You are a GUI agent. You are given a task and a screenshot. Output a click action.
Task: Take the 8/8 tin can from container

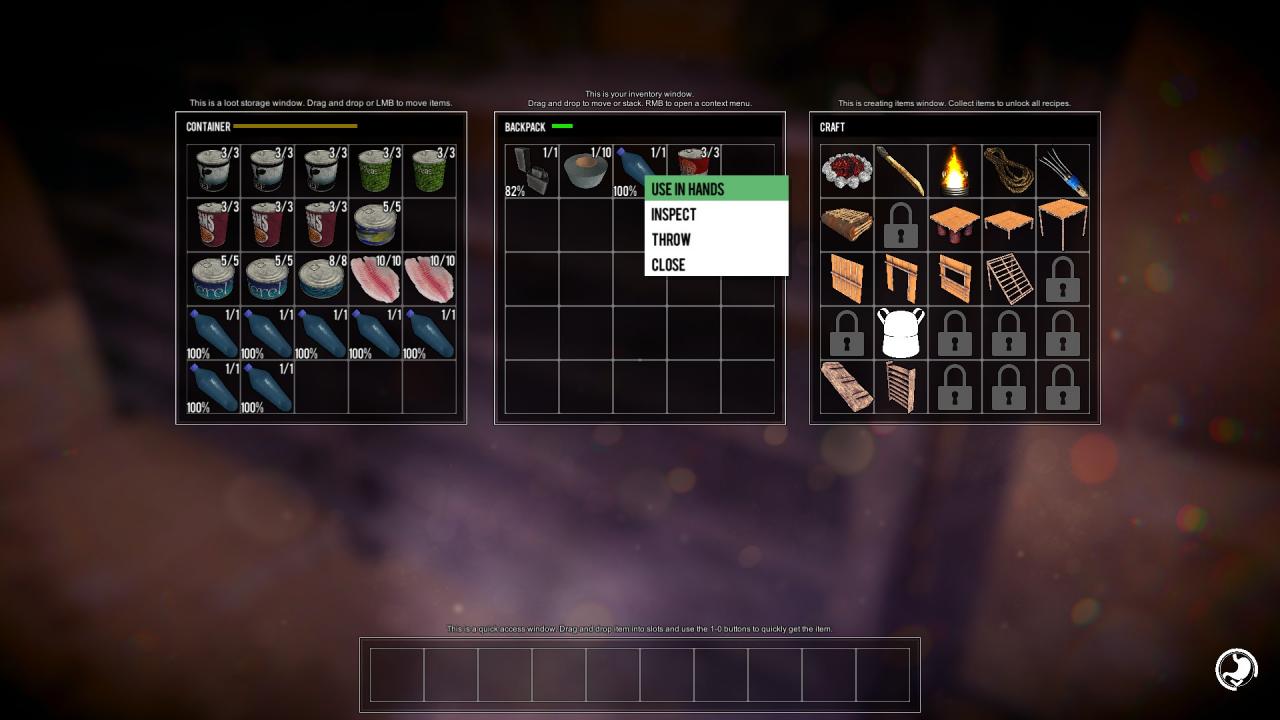click(321, 279)
